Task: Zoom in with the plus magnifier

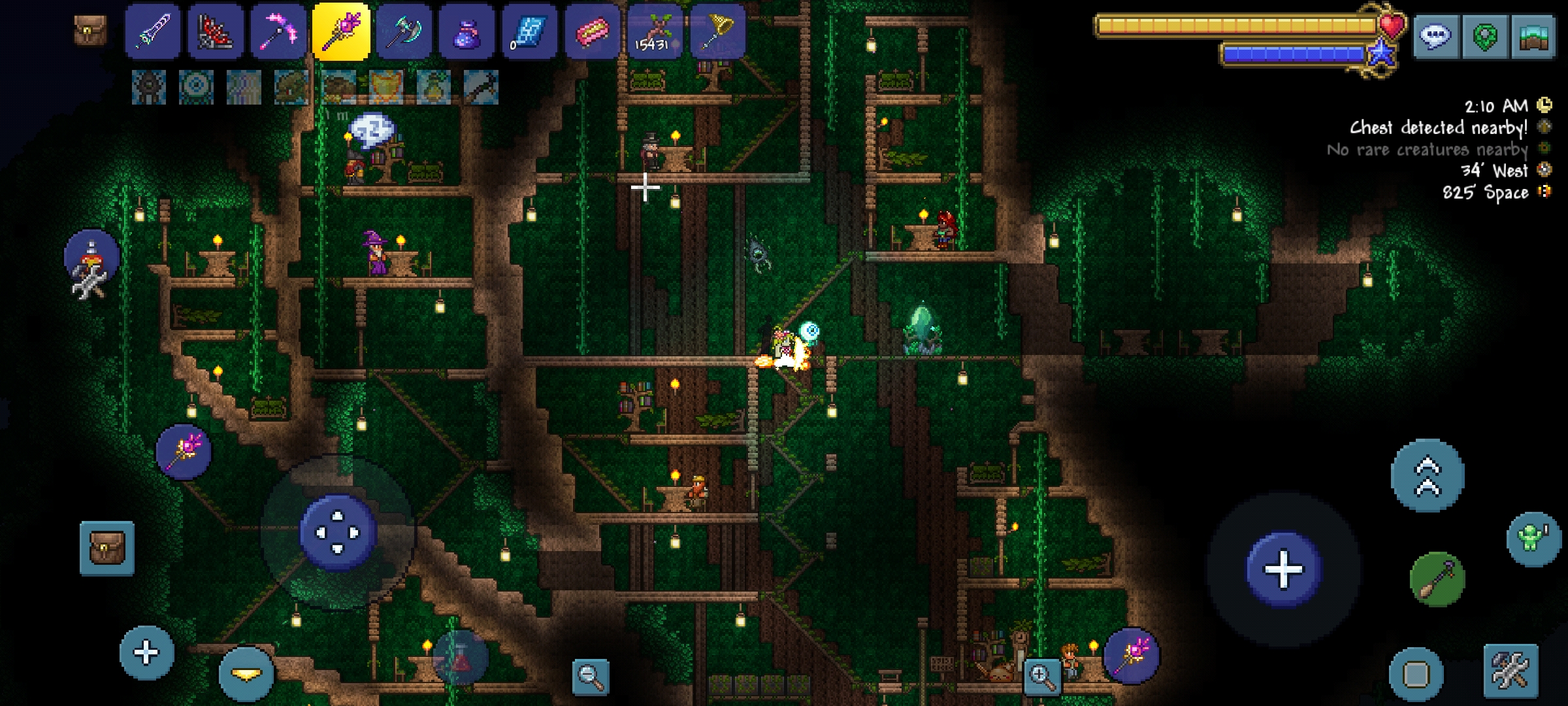Action: point(1041,676)
